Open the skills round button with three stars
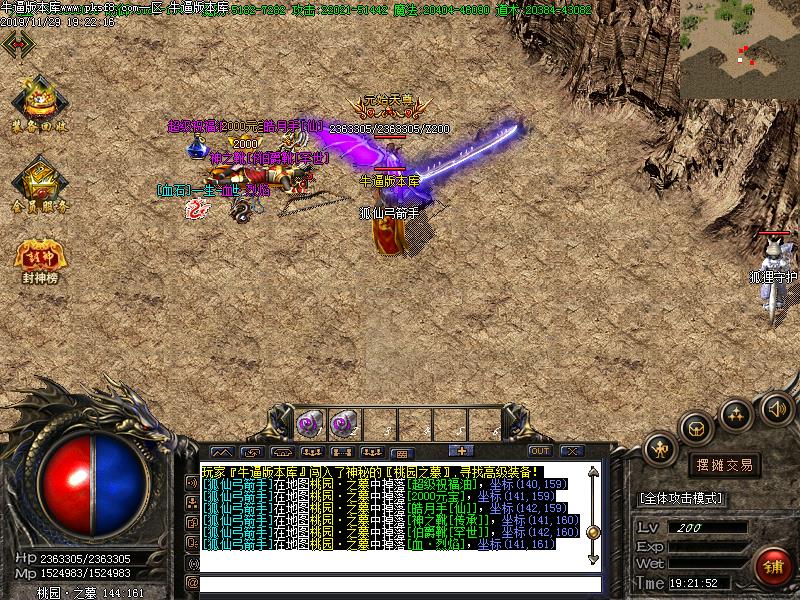This screenshot has height=600, width=800. 737,413
